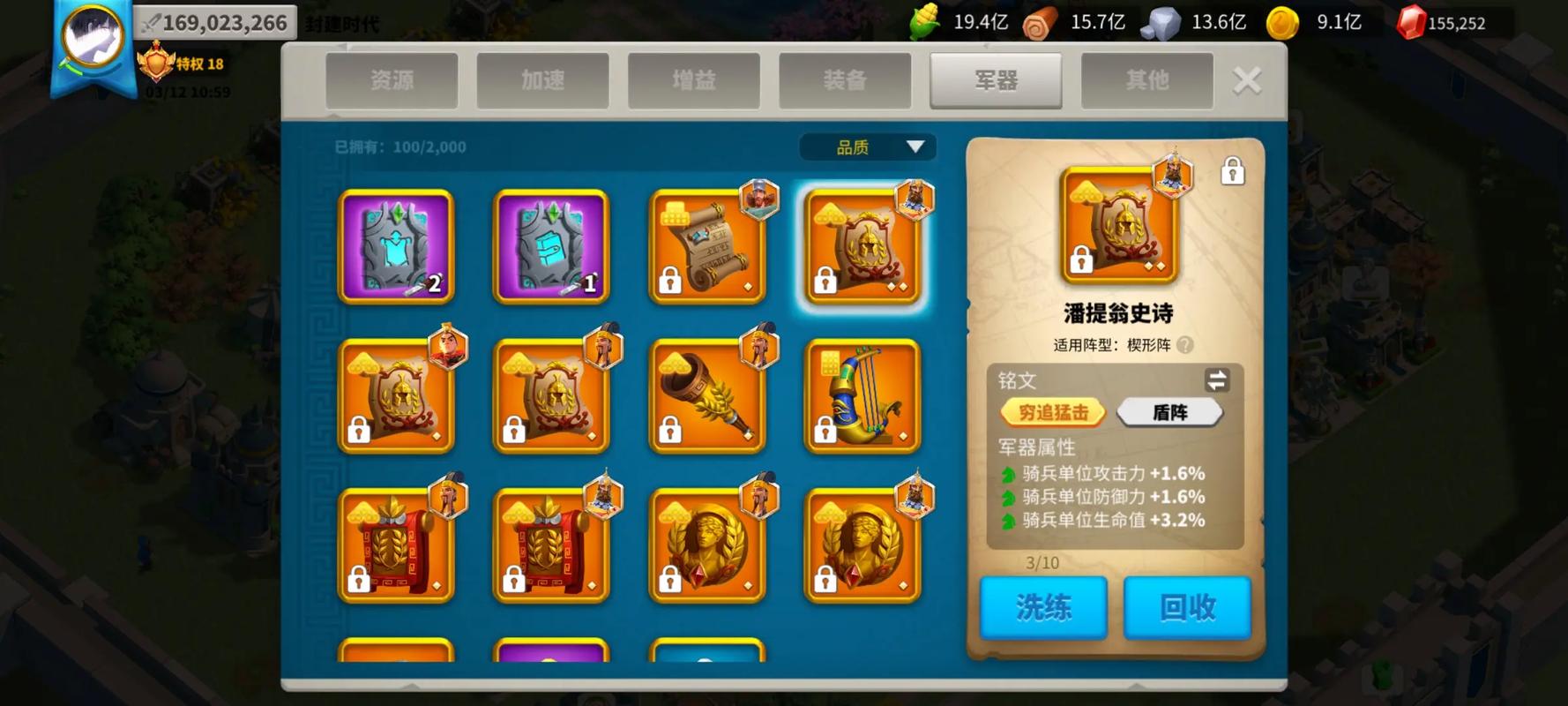Image resolution: width=1568 pixels, height=706 pixels.
Task: Switch to the 盾阵 inscription option
Action: (1169, 411)
